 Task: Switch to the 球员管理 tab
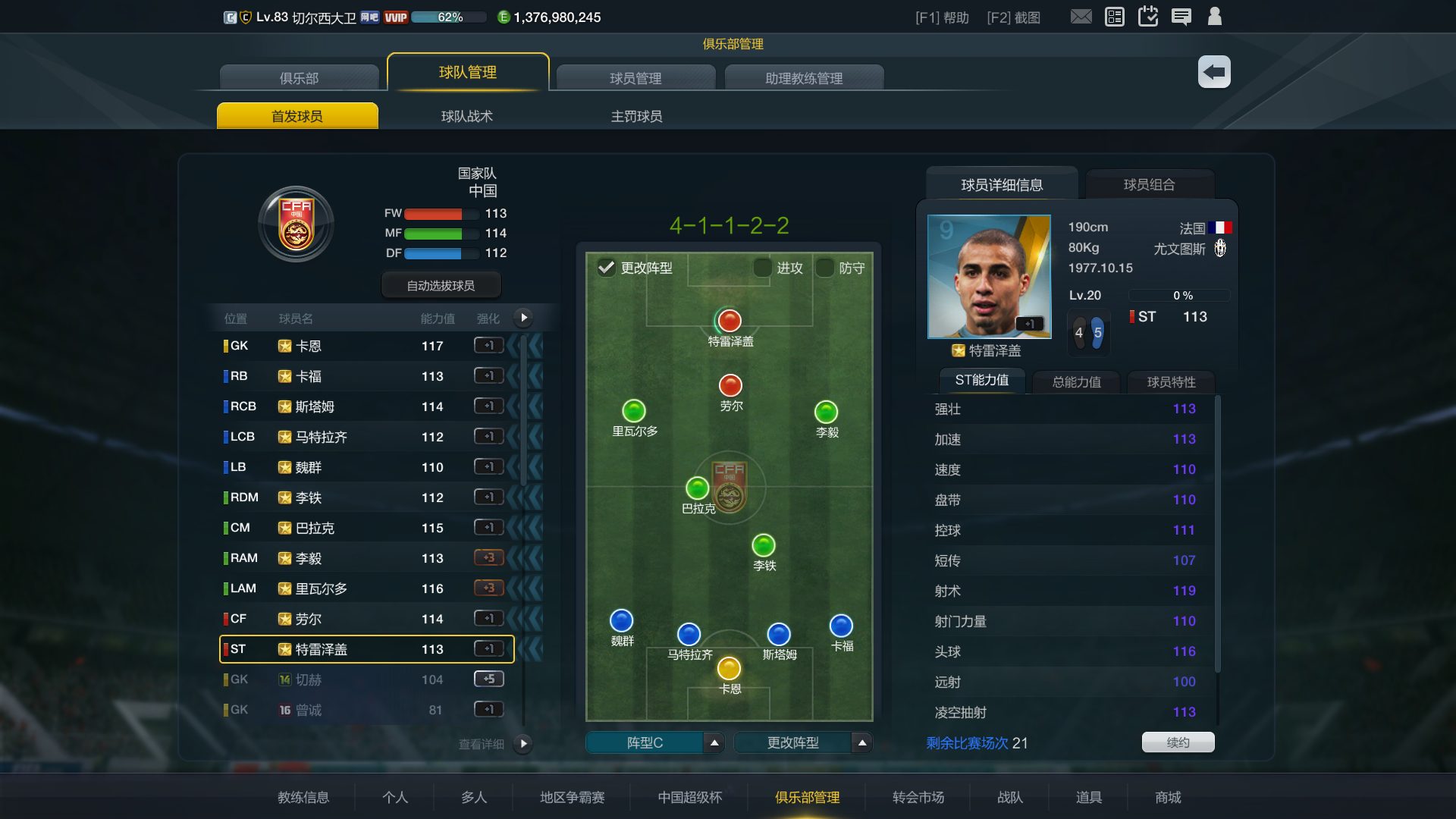635,77
